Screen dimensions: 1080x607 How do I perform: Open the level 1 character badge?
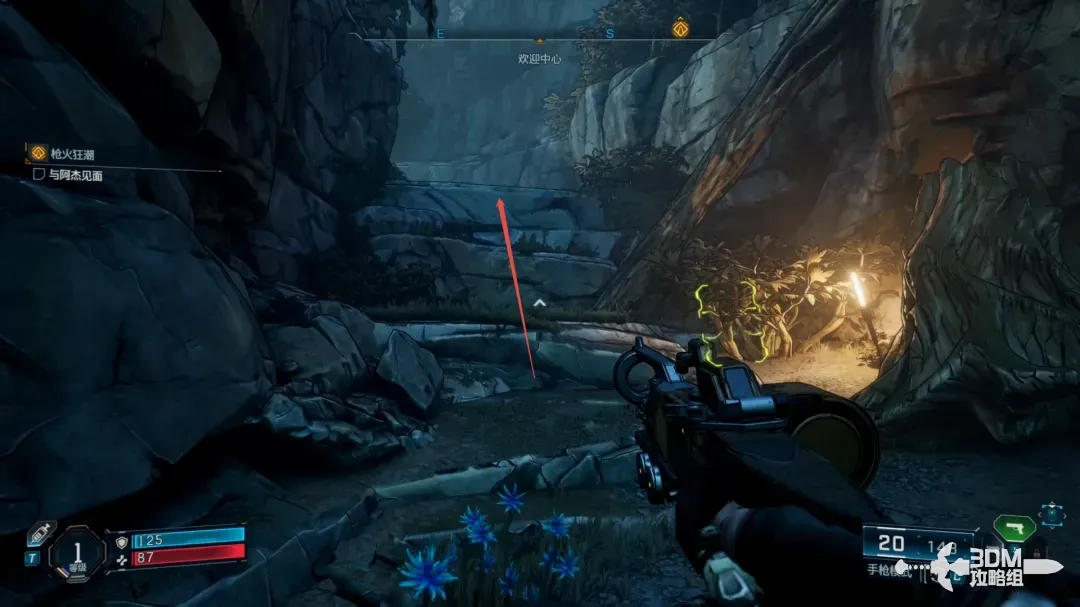pyautogui.click(x=75, y=553)
